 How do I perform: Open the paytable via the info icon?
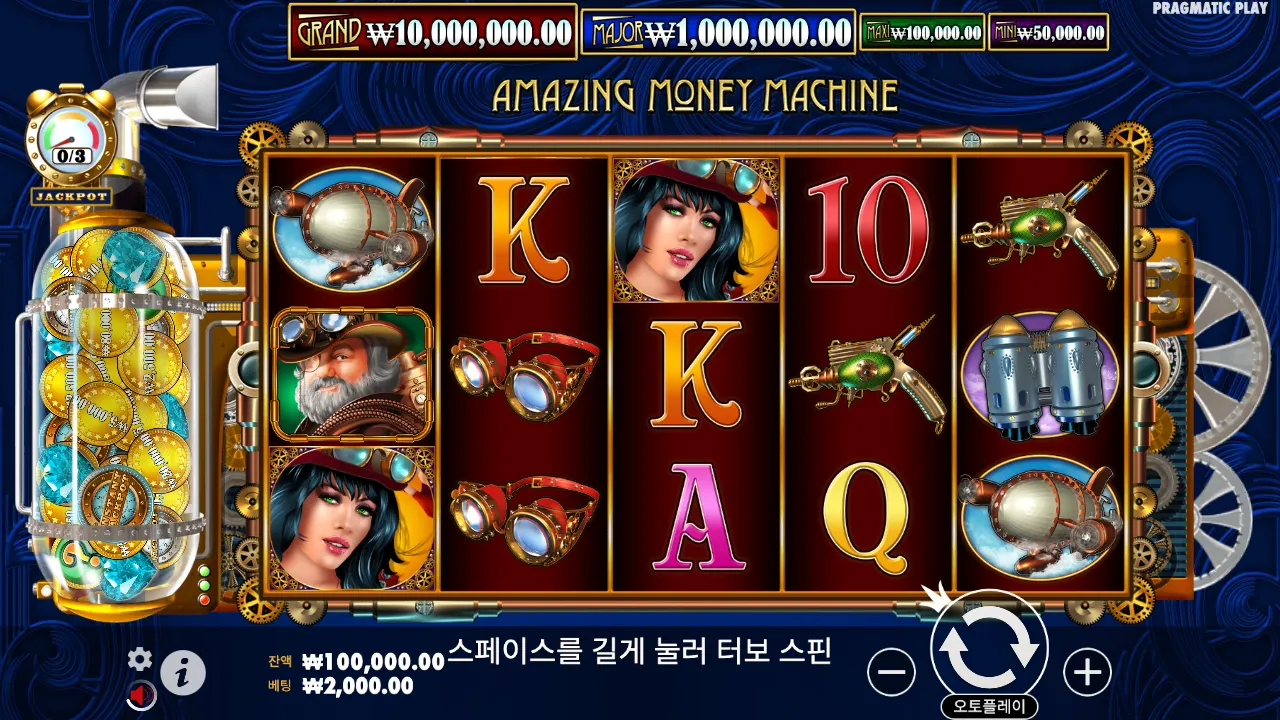click(x=186, y=671)
